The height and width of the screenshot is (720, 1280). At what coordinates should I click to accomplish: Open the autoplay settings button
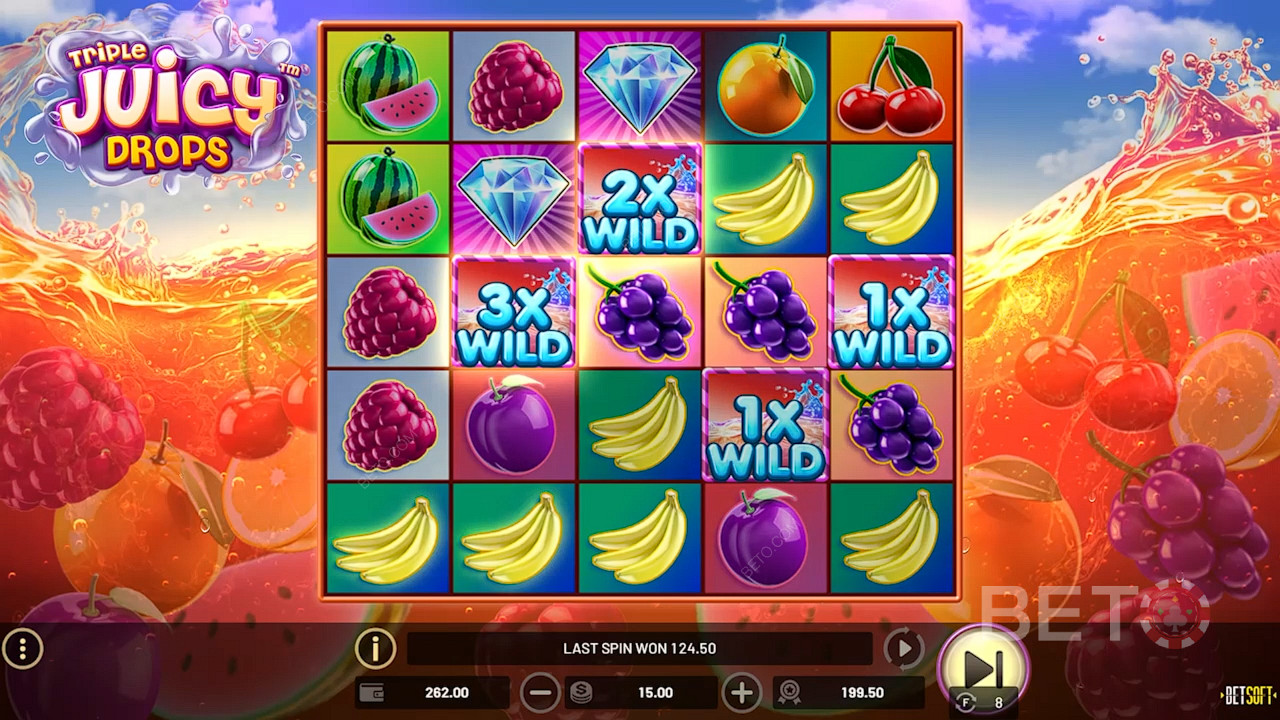[903, 649]
